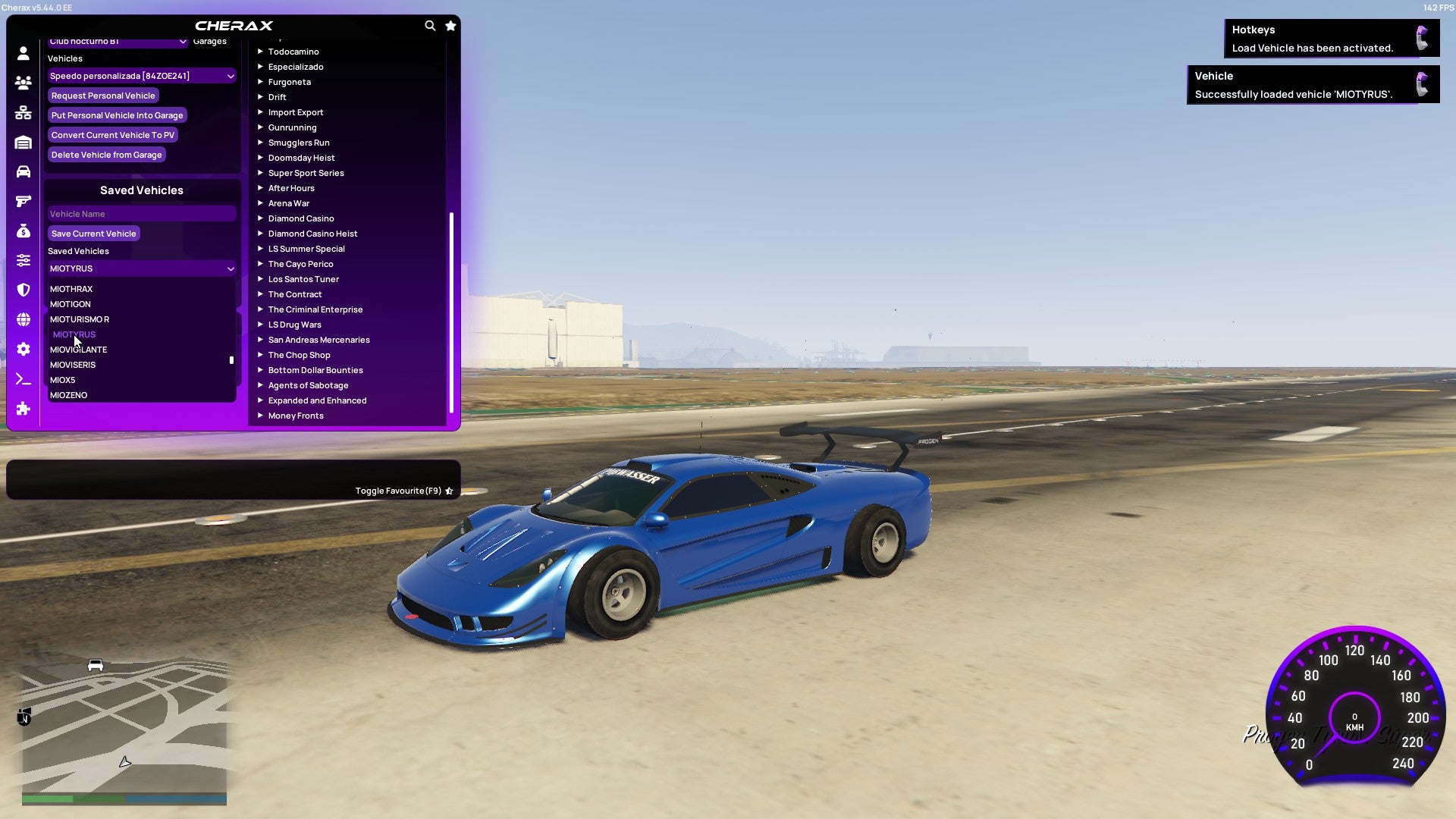Open the Settings gear in the sidebar

(23, 349)
